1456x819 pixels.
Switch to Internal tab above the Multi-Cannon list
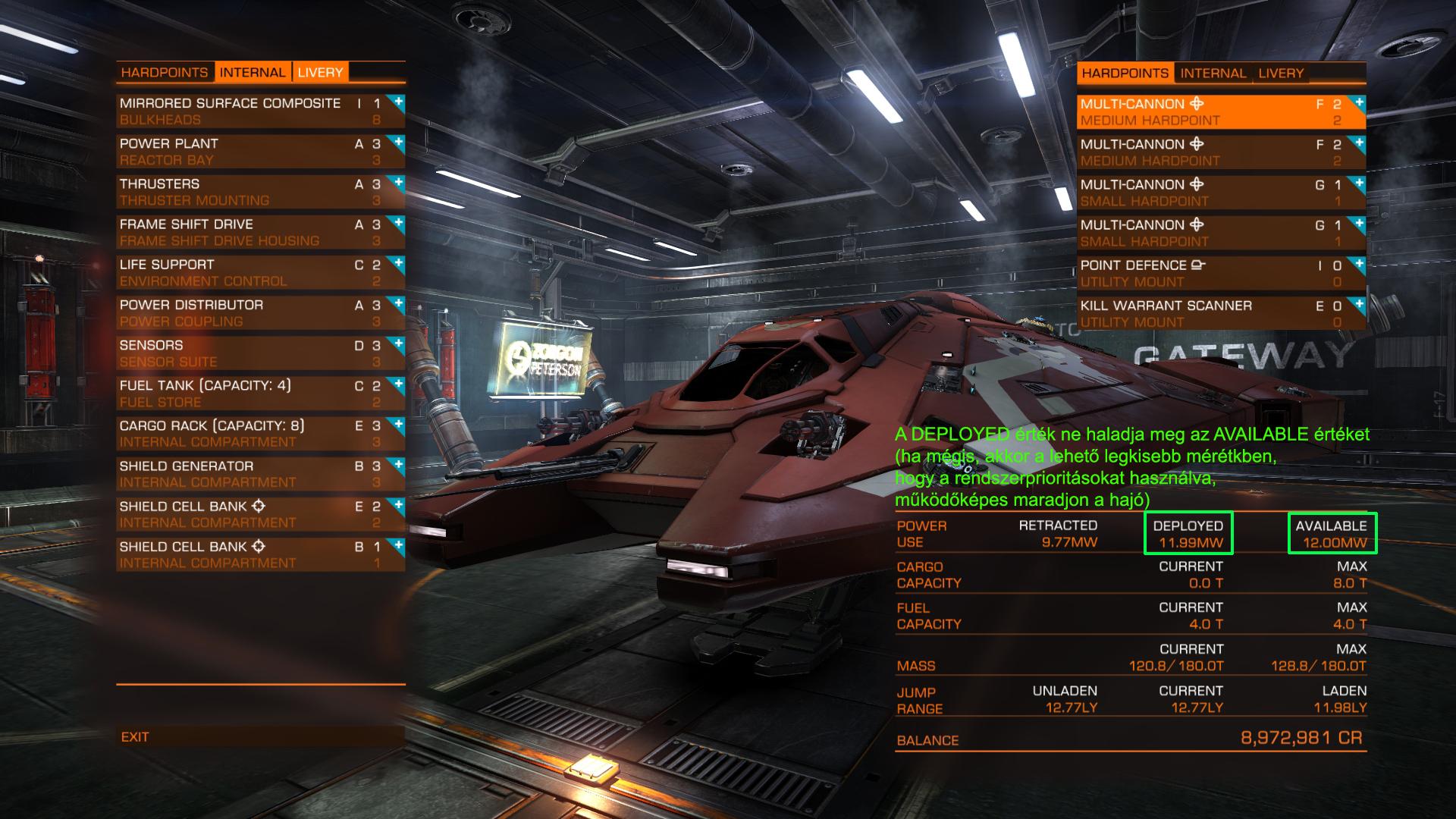[1213, 74]
